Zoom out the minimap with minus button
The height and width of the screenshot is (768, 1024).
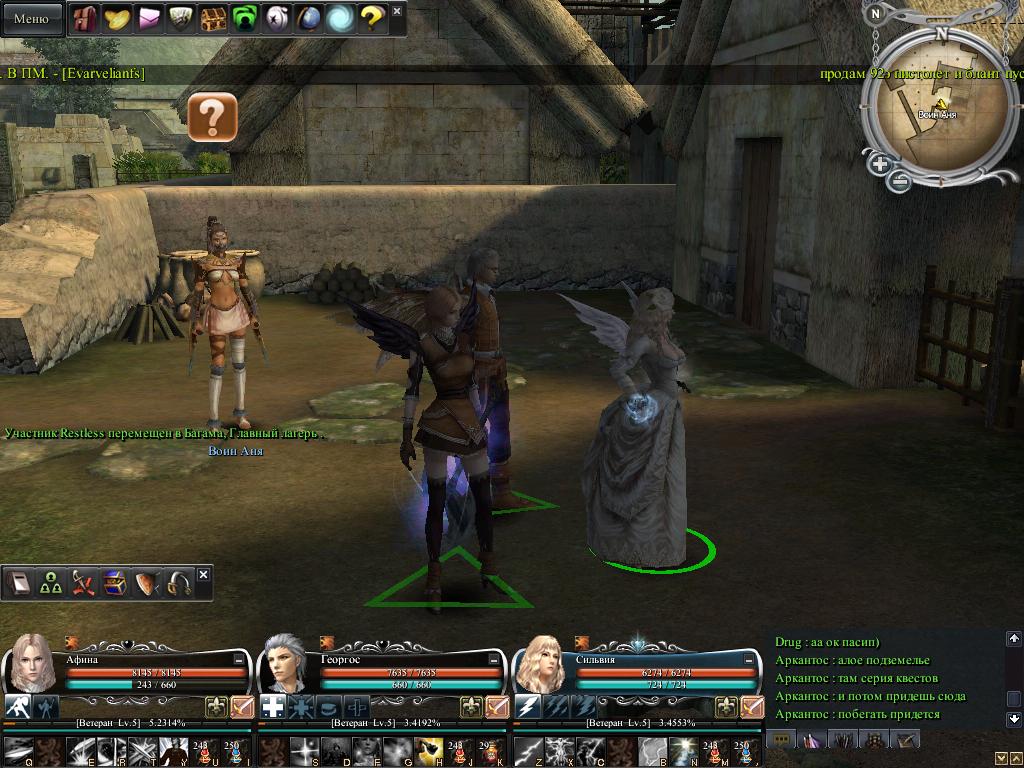(x=900, y=181)
